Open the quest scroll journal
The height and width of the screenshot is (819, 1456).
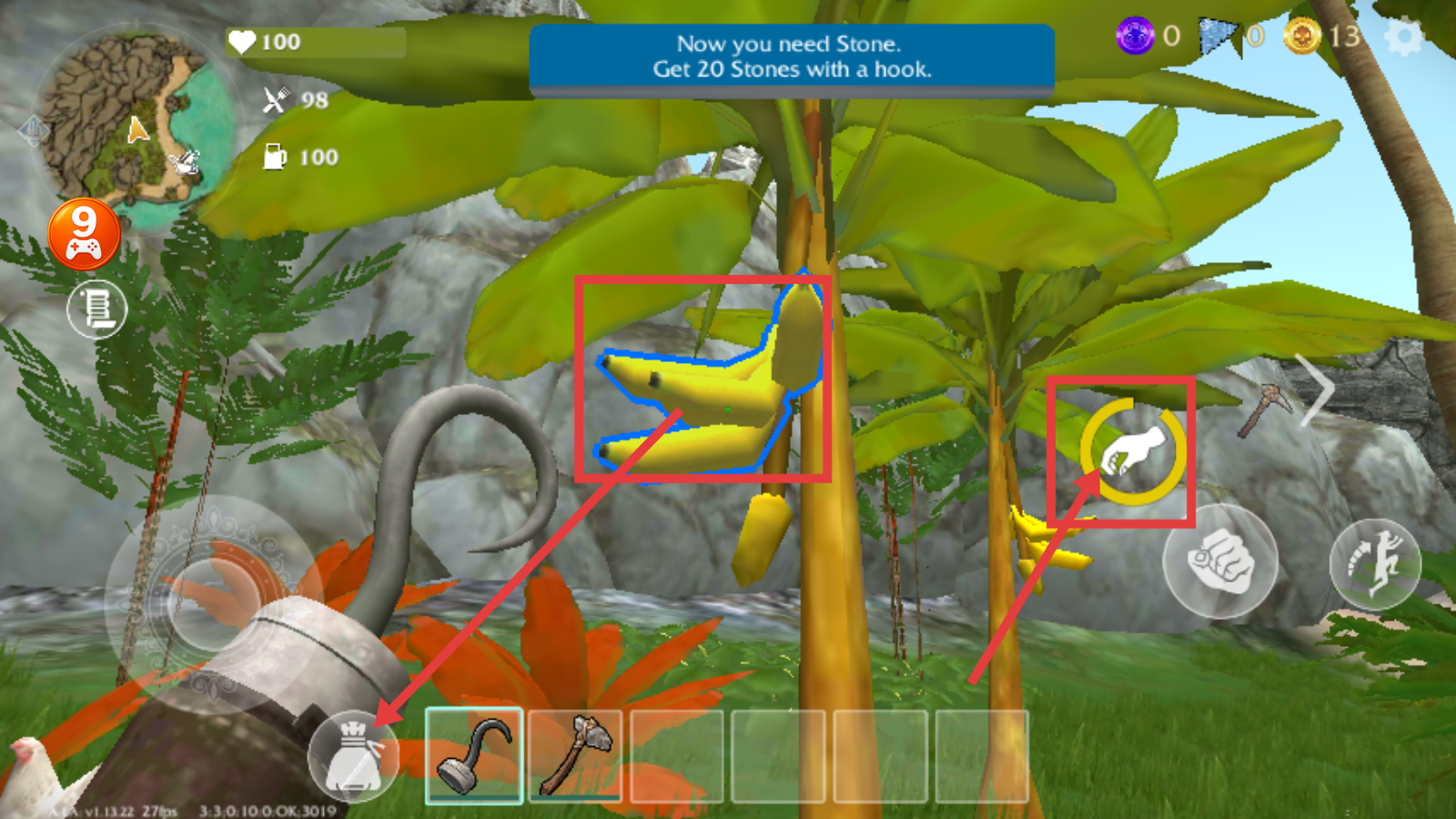pos(96,308)
